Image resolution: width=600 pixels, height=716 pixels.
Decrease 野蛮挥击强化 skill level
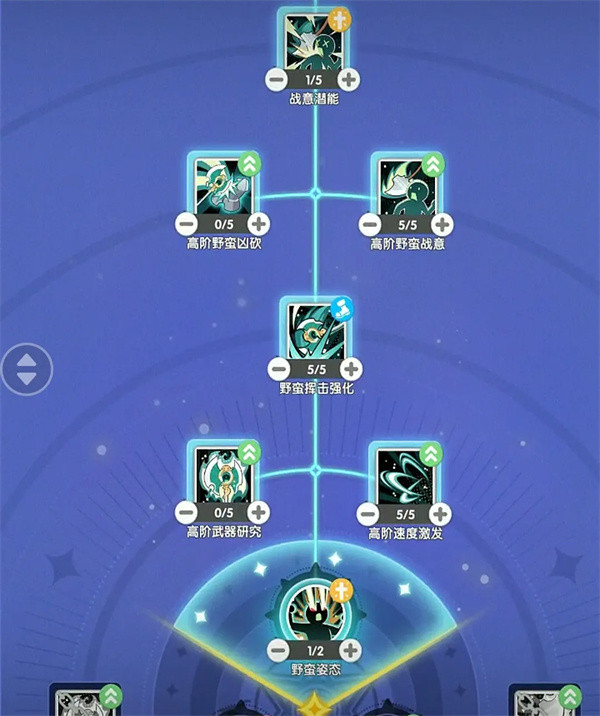(x=281, y=368)
